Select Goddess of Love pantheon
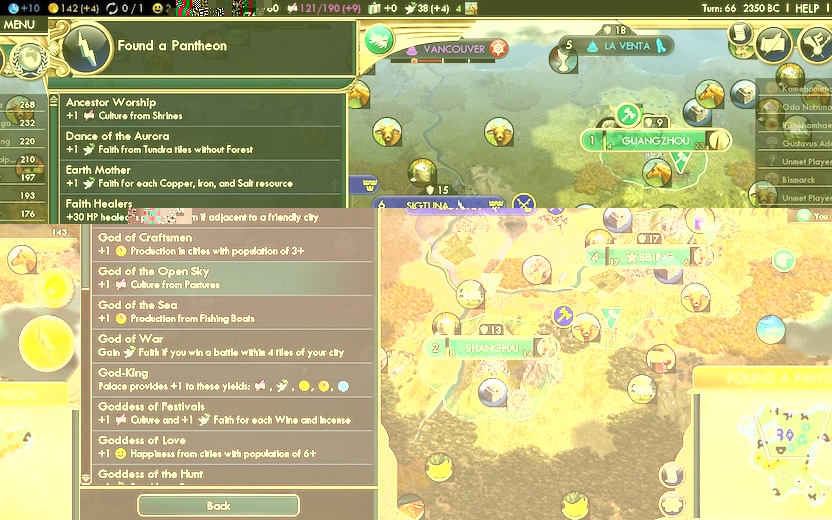Image resolution: width=832 pixels, height=520 pixels. pyautogui.click(x=232, y=447)
